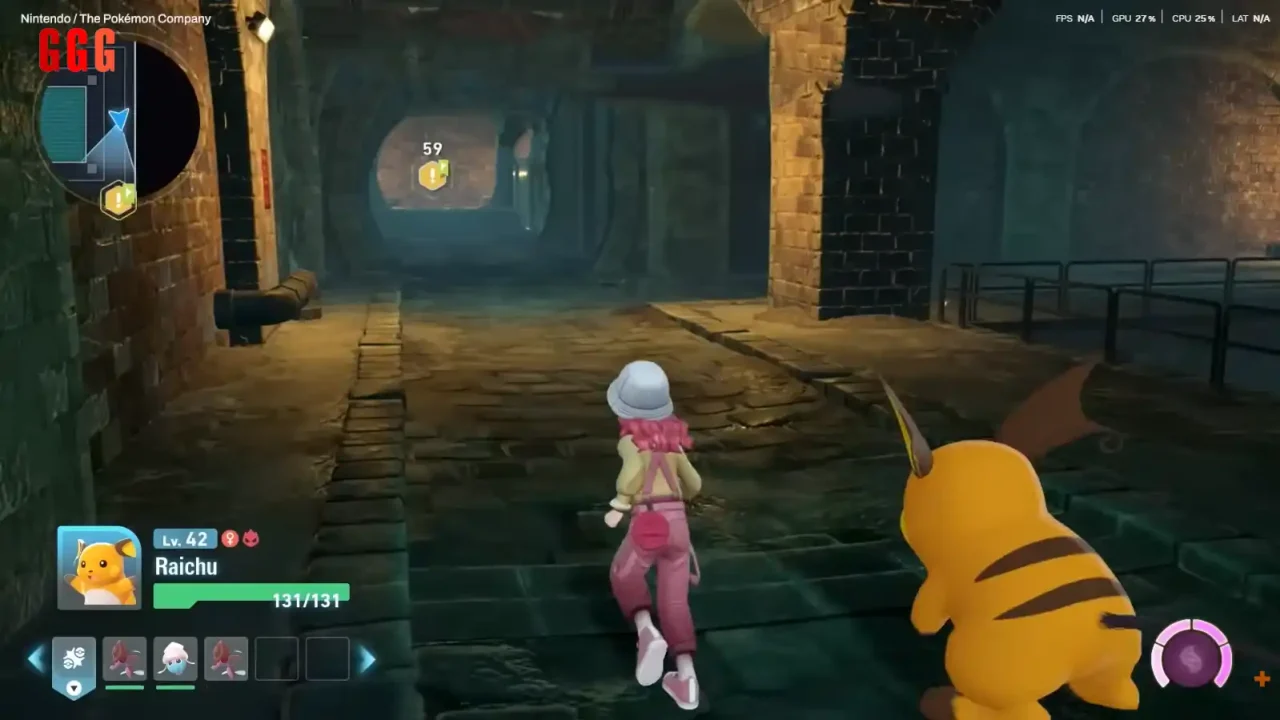Click the right arrow beside the party bar
This screenshot has height=720, width=1280.
click(x=367, y=659)
